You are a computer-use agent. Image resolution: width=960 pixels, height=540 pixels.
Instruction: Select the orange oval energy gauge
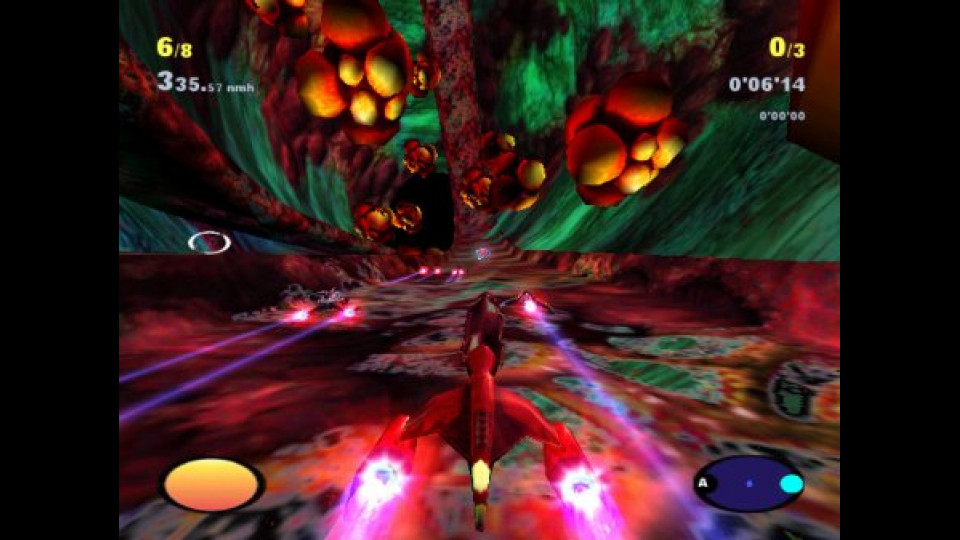tap(212, 485)
